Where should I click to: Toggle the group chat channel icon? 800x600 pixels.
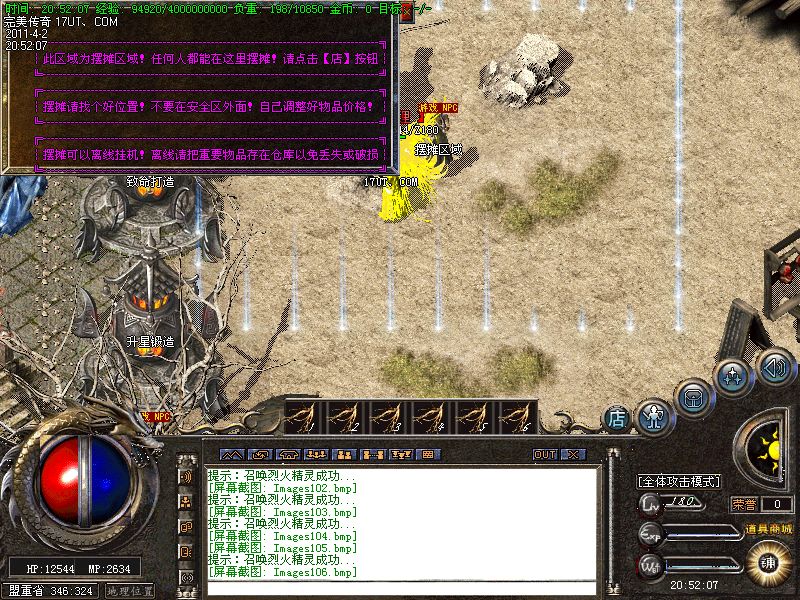click(186, 502)
